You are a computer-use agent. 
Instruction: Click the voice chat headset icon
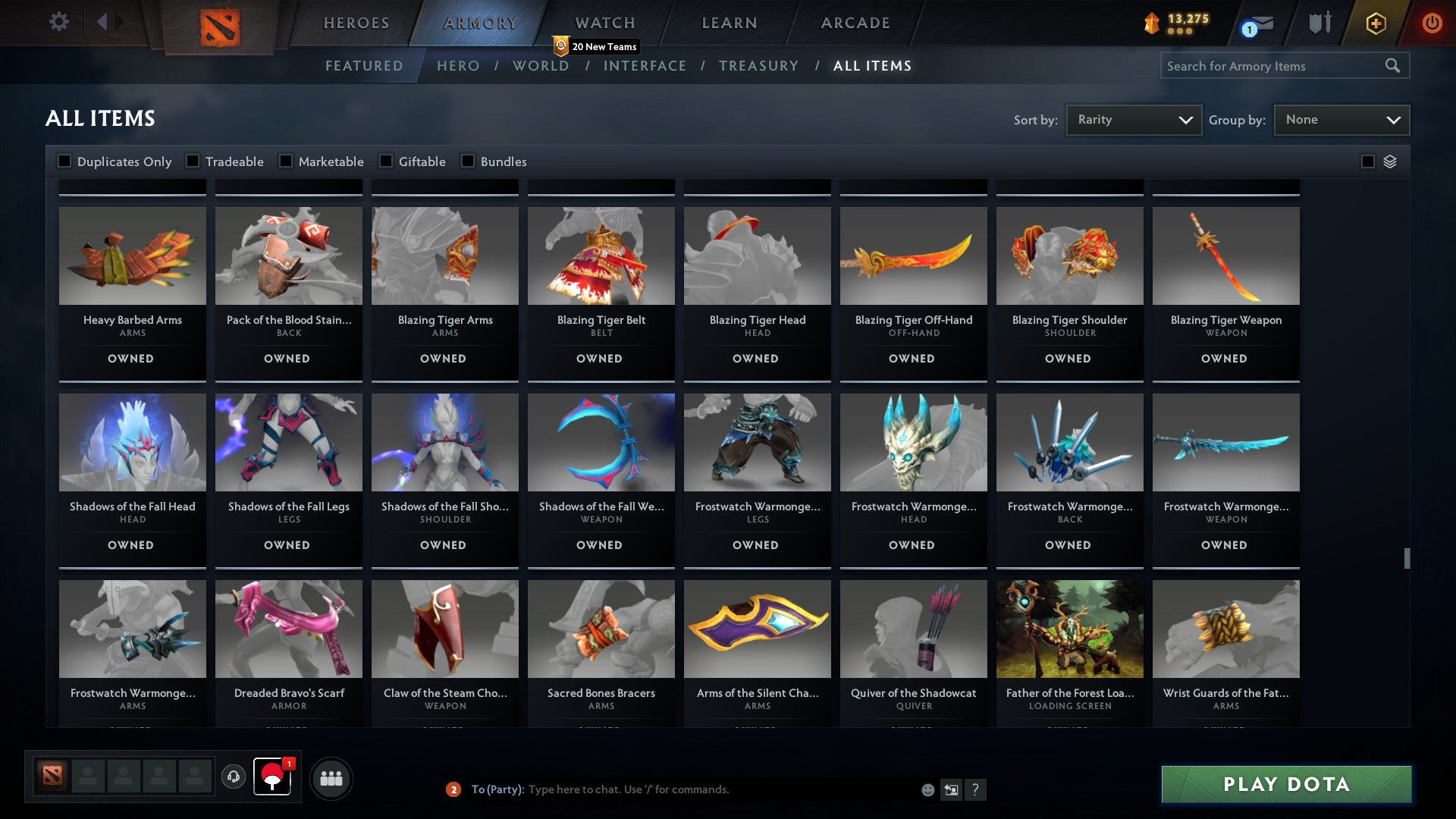pos(233,777)
